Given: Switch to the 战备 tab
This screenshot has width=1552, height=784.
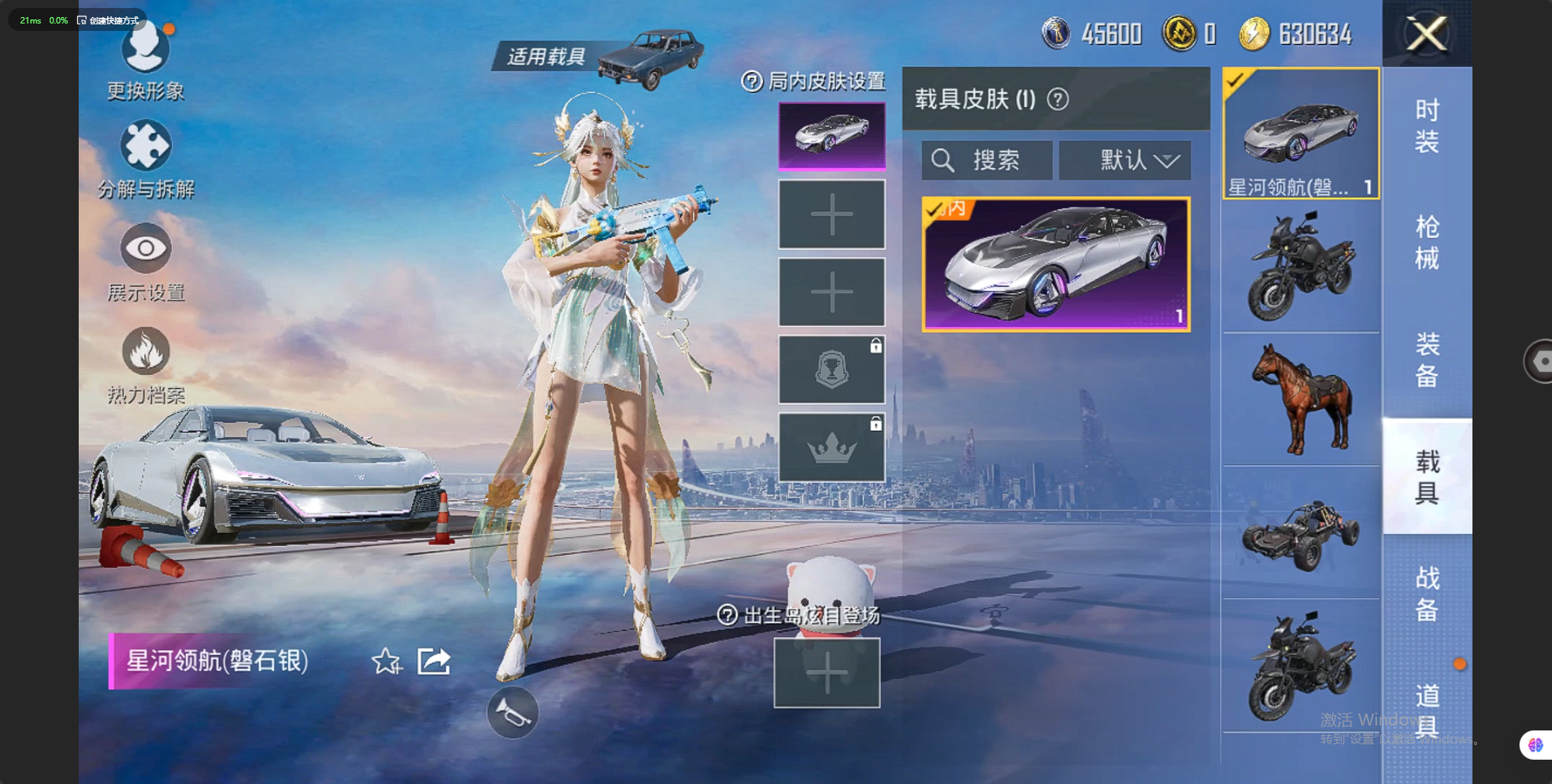Looking at the screenshot, I should 1426,593.
